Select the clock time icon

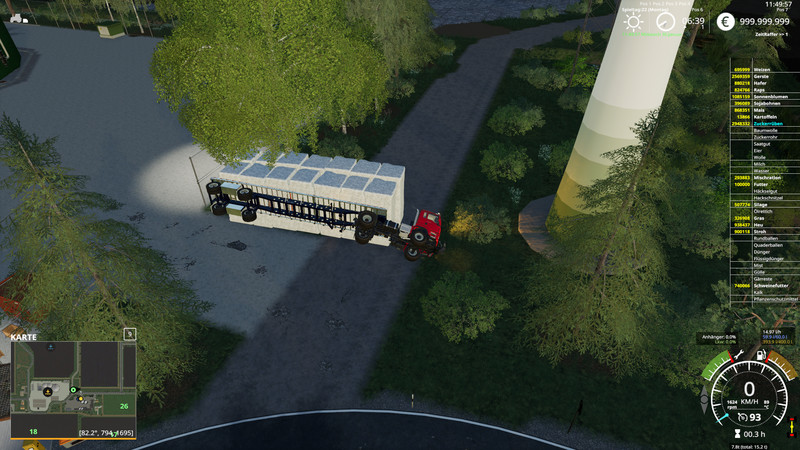[x=665, y=22]
